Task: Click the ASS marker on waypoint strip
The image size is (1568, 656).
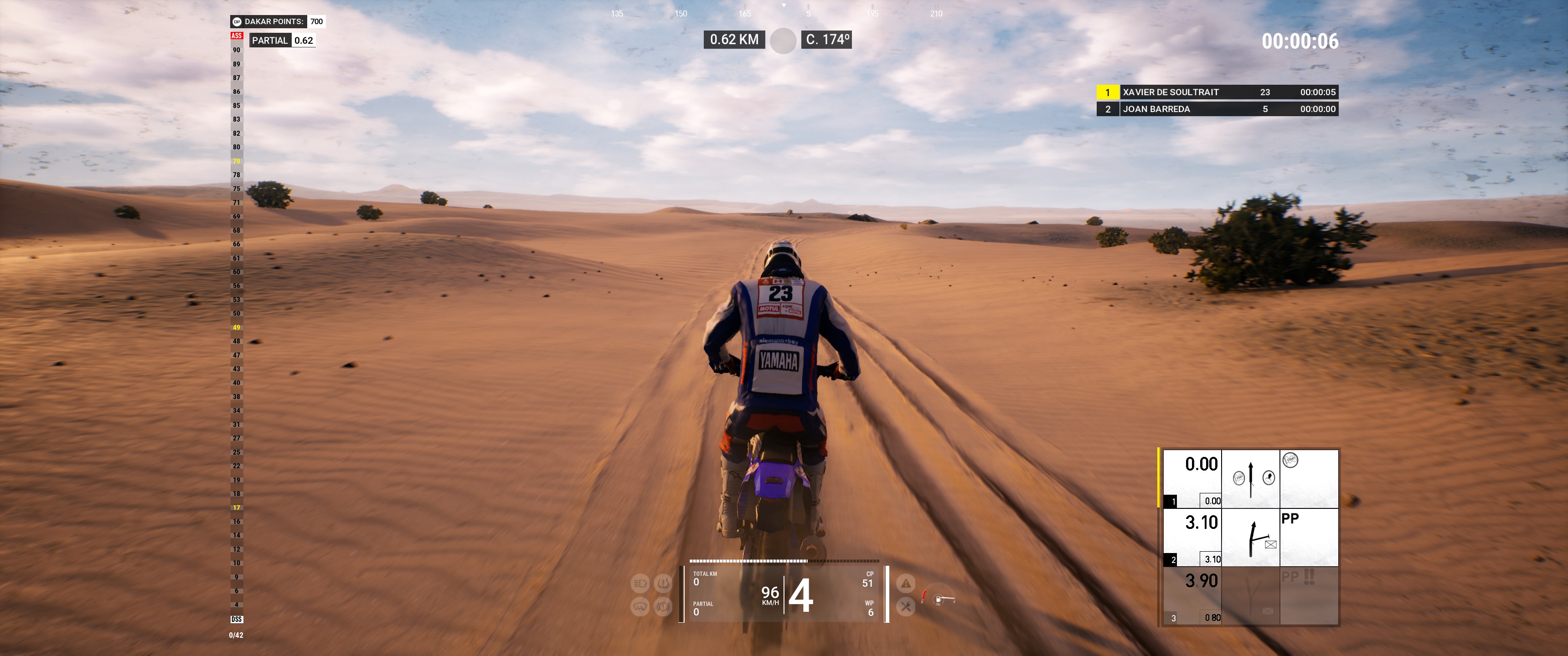Action: point(237,36)
